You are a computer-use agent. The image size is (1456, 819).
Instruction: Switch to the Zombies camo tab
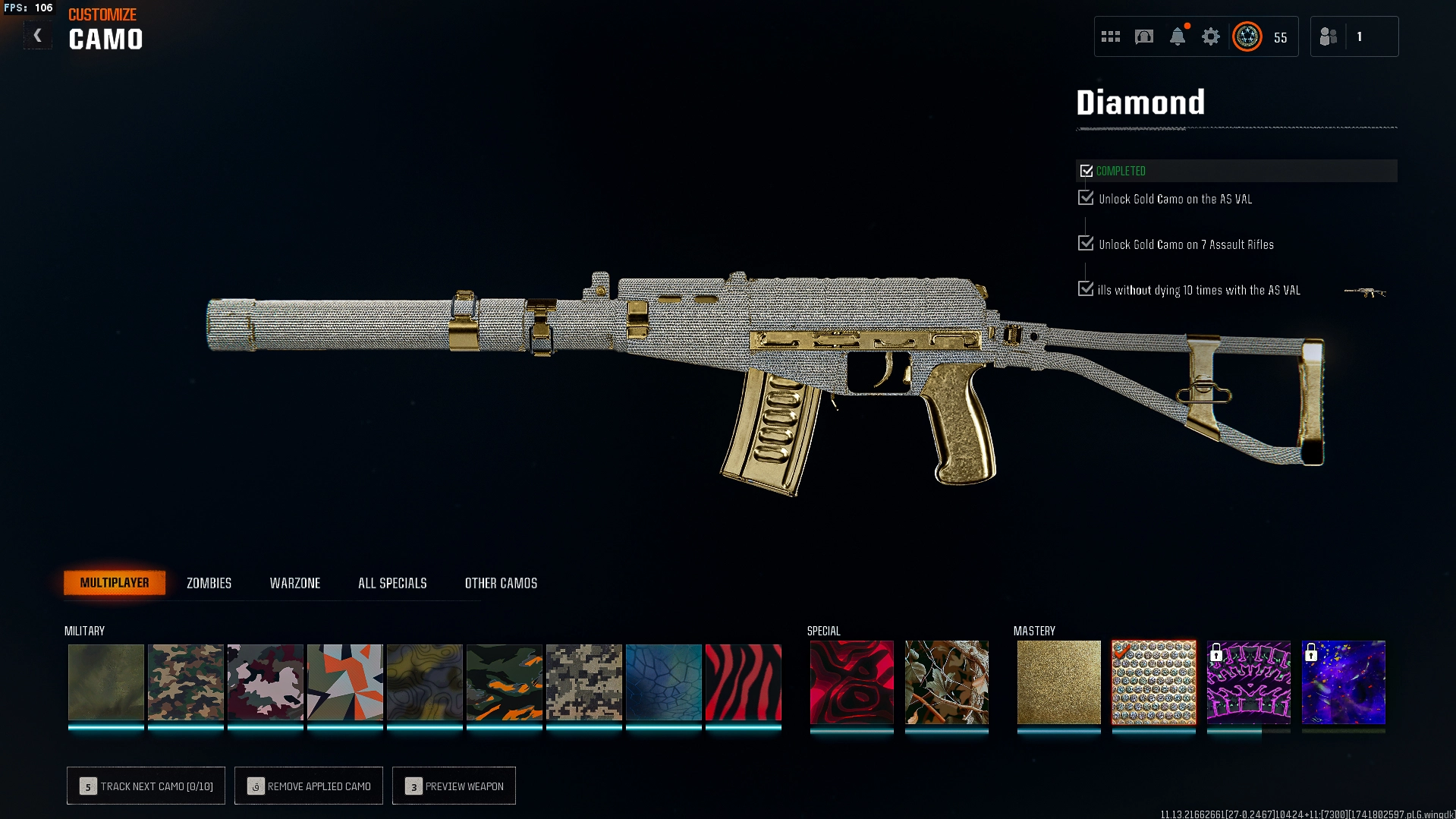pos(209,583)
